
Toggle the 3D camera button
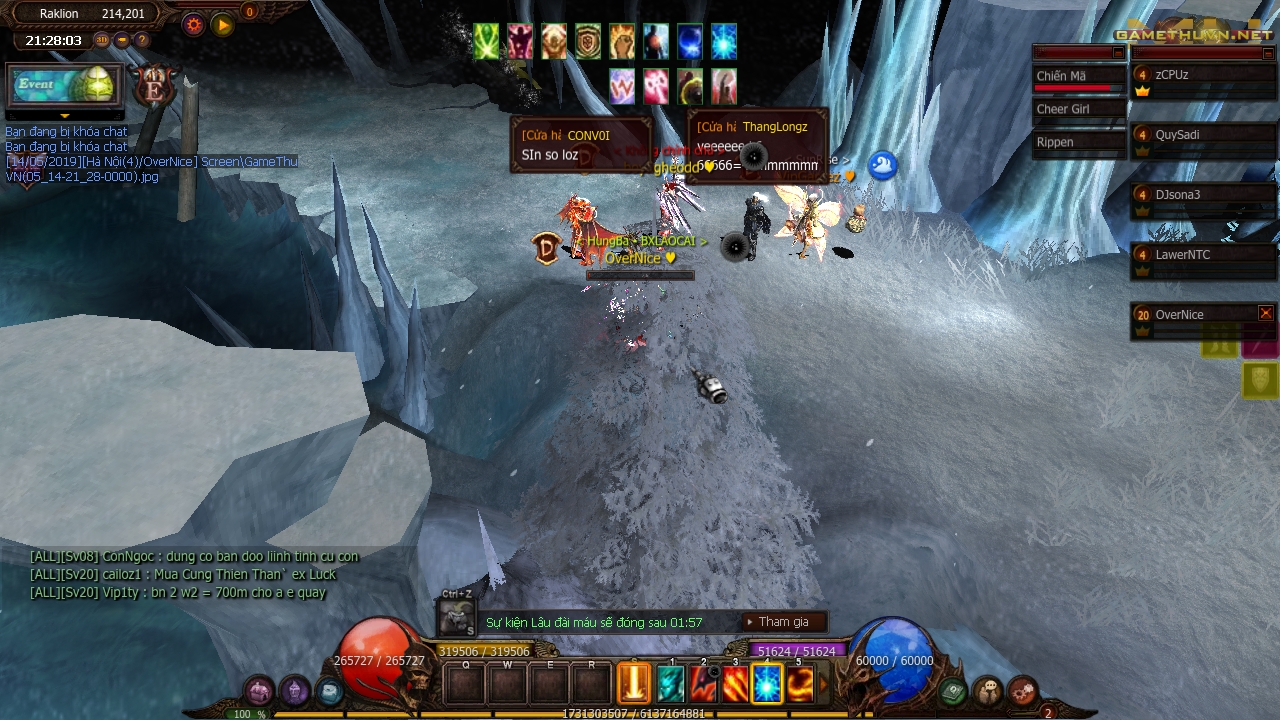[x=102, y=40]
